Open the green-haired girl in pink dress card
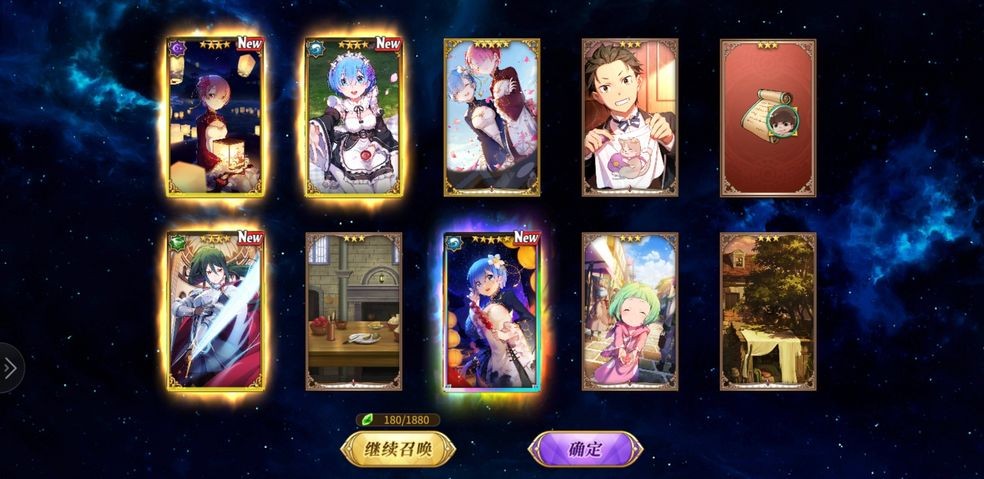The width and height of the screenshot is (984, 479). [x=630, y=311]
